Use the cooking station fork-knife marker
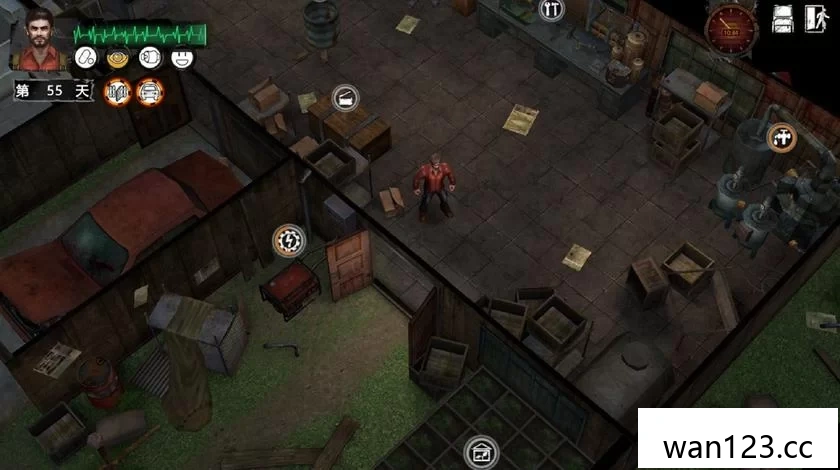The height and width of the screenshot is (470, 840). tap(550, 10)
